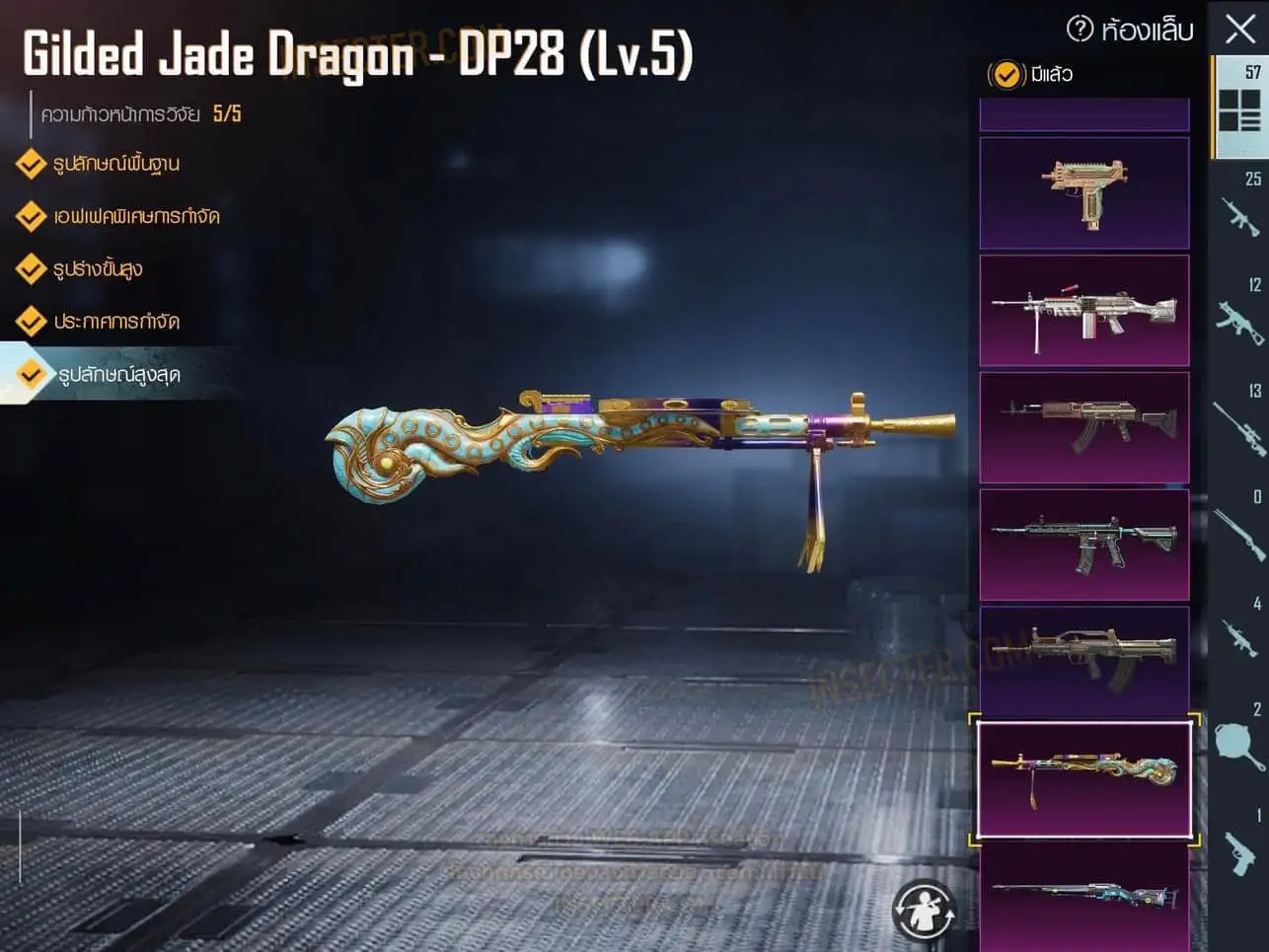1269x952 pixels.
Task: Select the highlighted Jade Dragon DP28 thumbnail
Action: (1084, 779)
